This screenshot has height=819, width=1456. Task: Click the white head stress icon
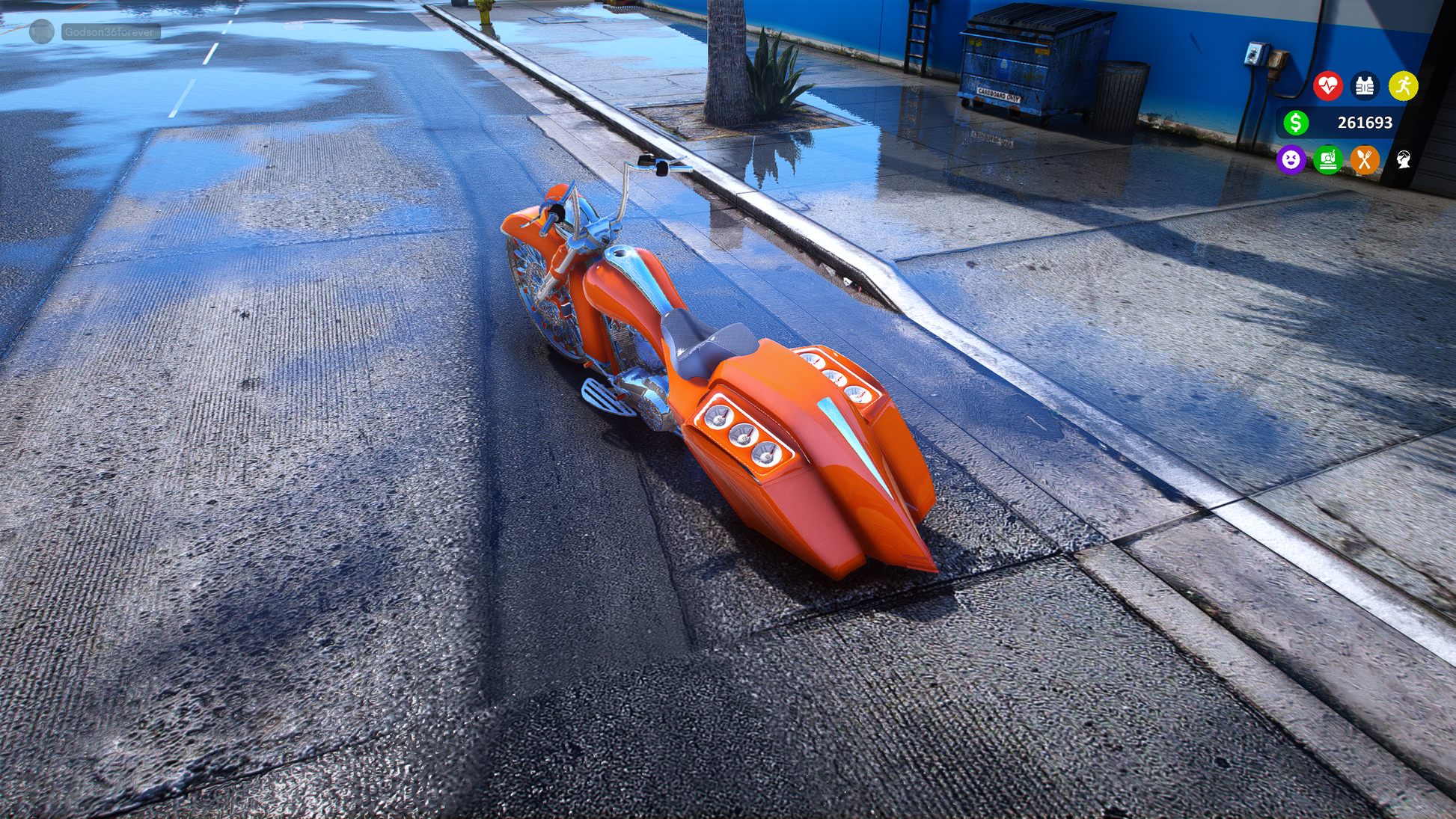pyautogui.click(x=1403, y=159)
